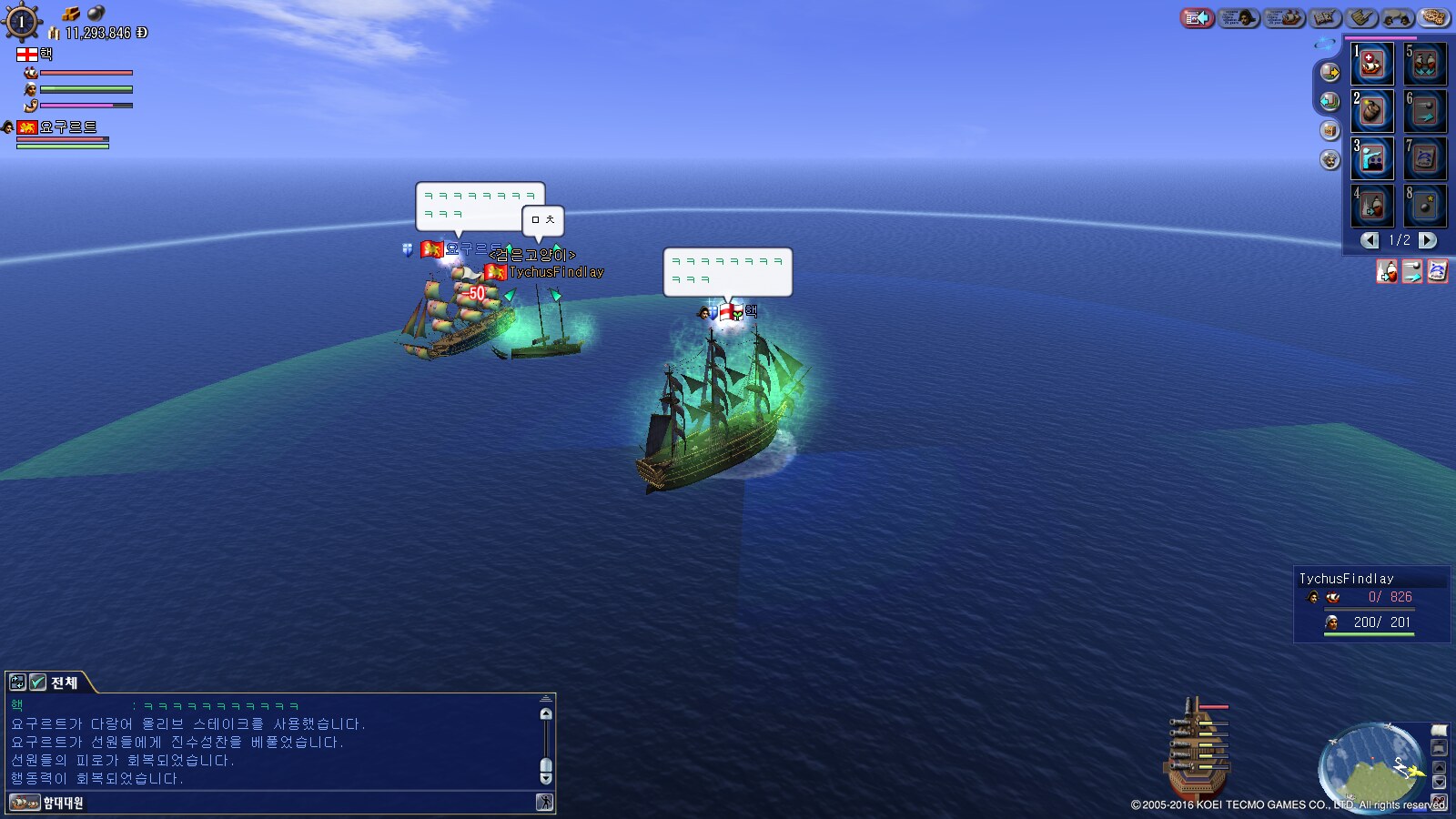Go to the next skill page
Viewport: 1456px width, 819px height.
[1428, 240]
